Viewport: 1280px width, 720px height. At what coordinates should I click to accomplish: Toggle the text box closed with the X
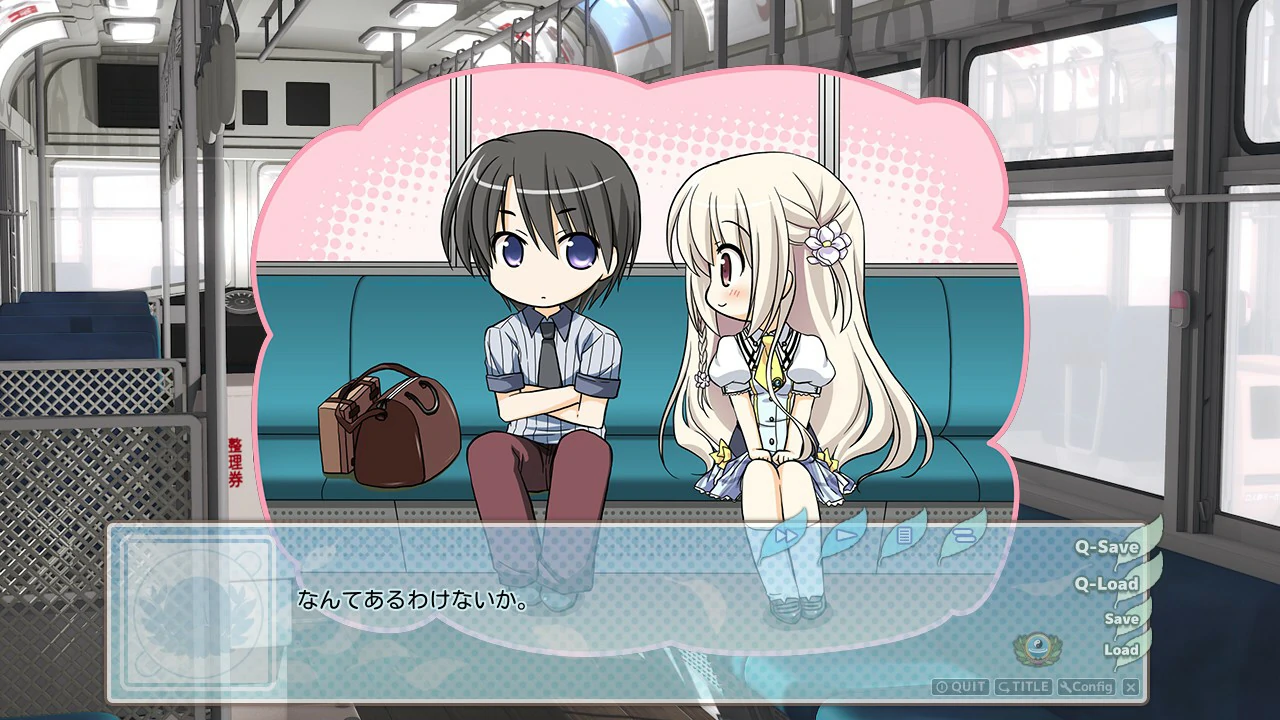coord(1129,687)
